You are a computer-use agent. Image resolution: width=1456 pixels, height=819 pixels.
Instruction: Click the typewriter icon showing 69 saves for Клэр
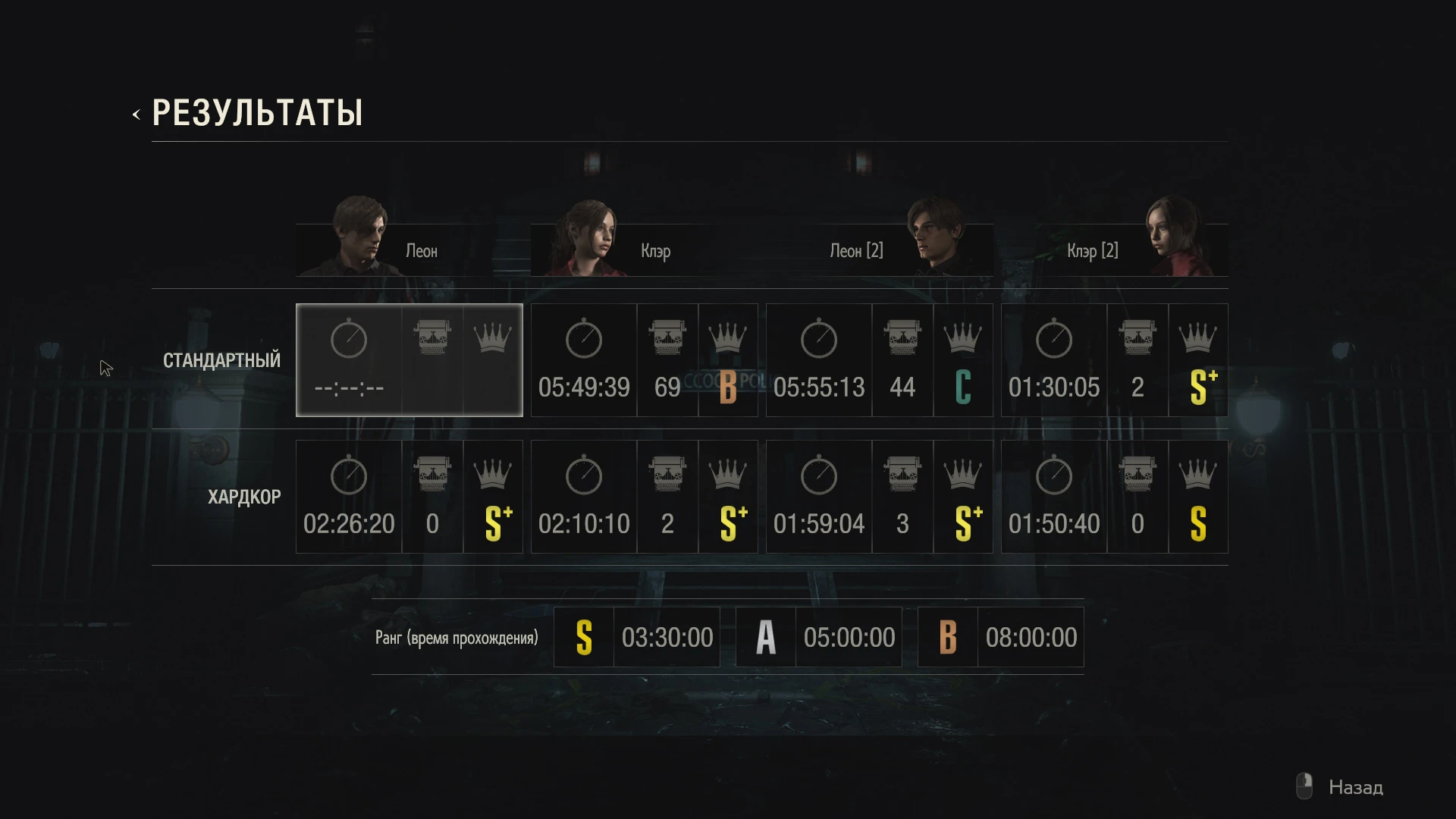(667, 336)
